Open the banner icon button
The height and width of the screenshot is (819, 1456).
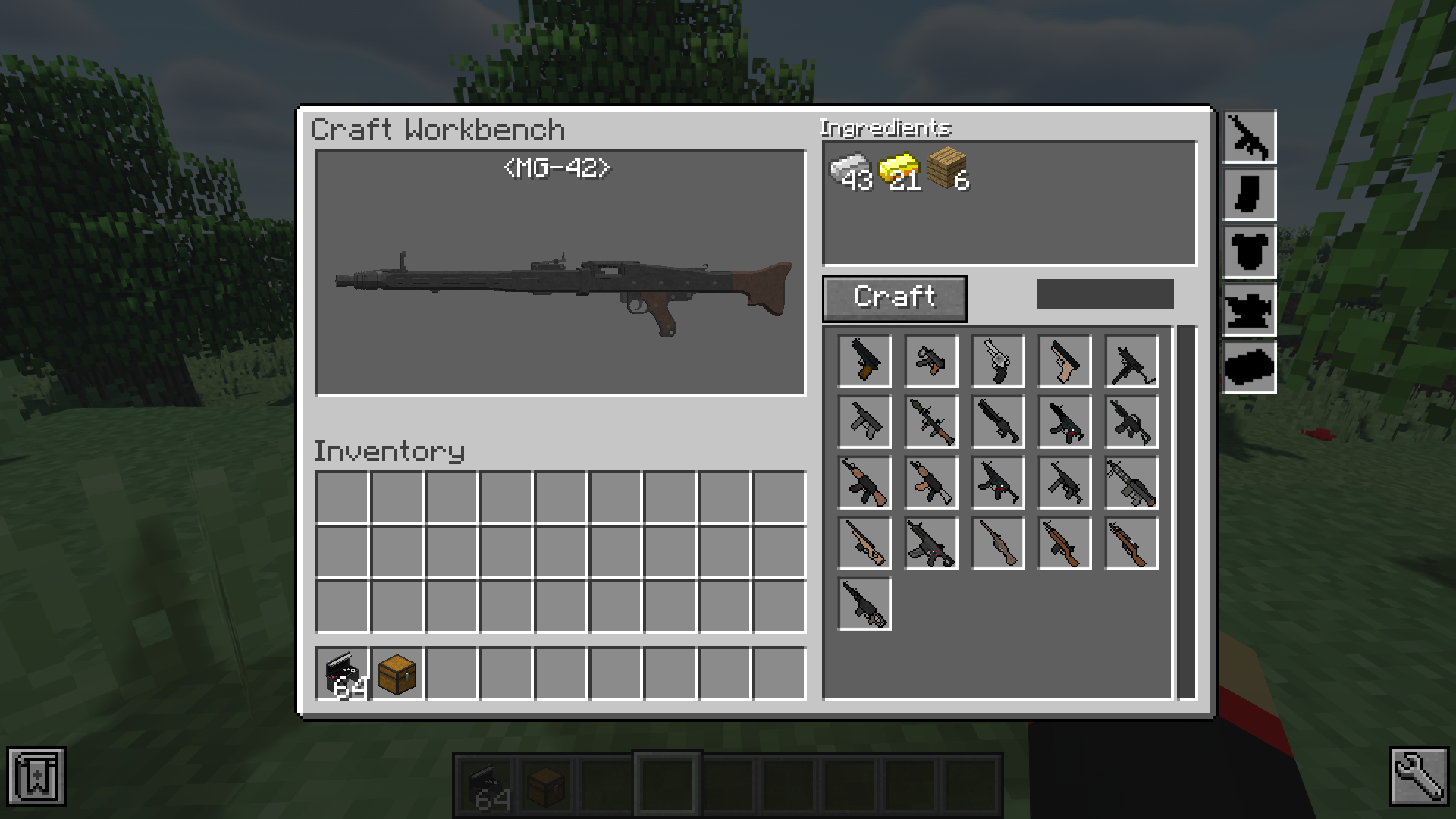tap(36, 776)
